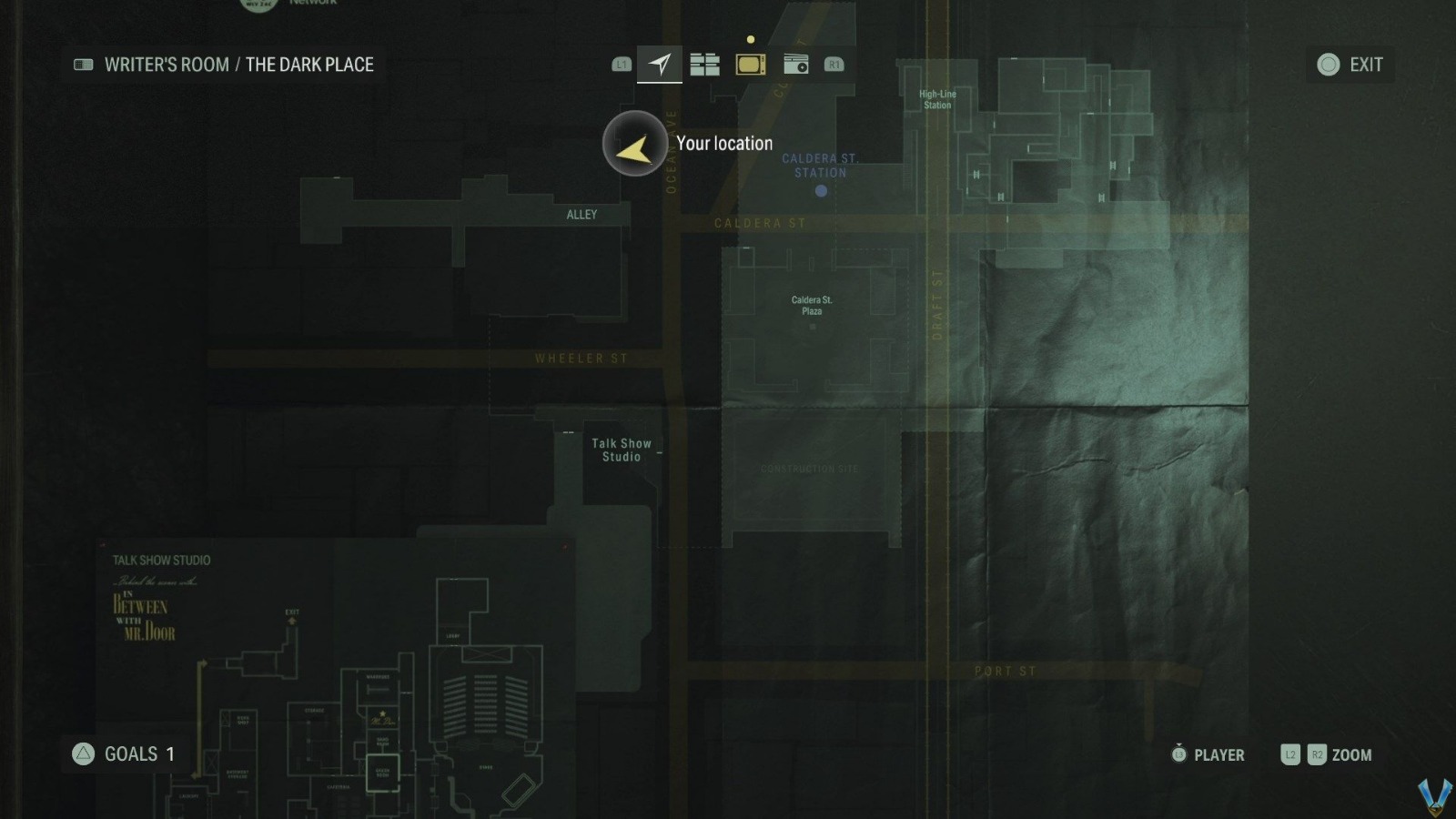Click the notification dot above TV tab
The height and width of the screenshot is (819, 1456).
pos(750,40)
